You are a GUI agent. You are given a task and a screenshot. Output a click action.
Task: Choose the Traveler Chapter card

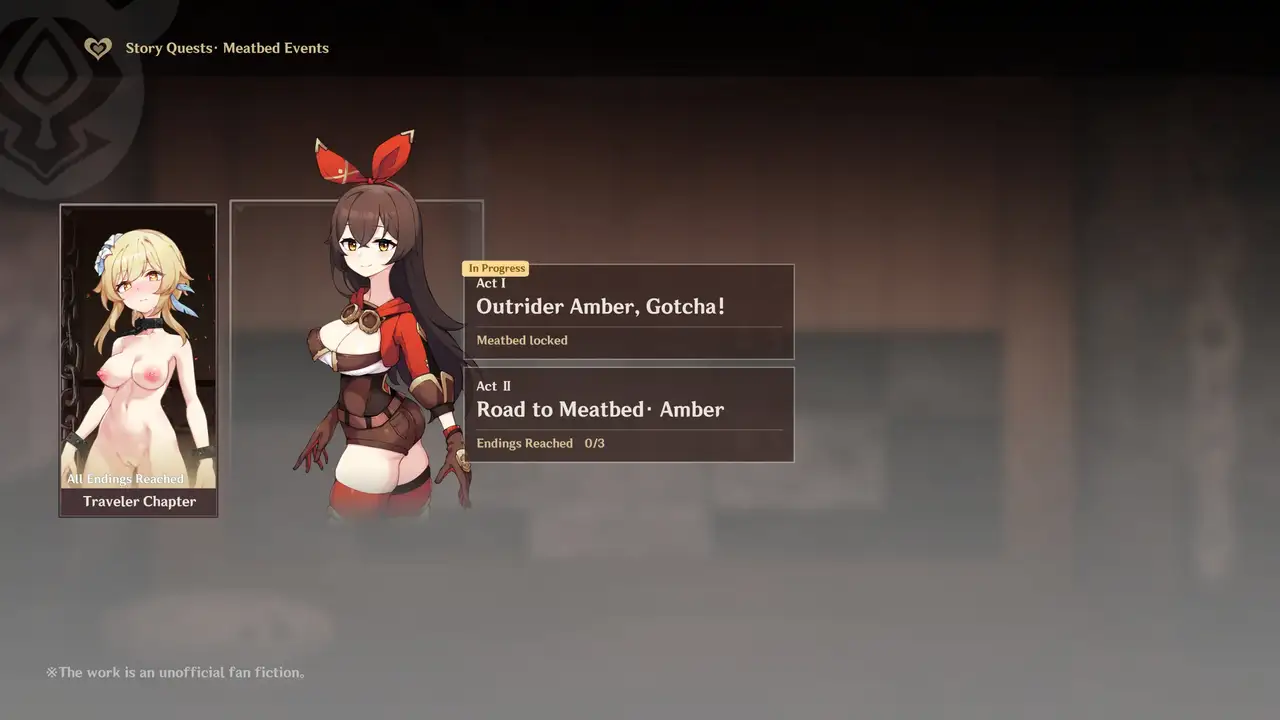pos(138,361)
